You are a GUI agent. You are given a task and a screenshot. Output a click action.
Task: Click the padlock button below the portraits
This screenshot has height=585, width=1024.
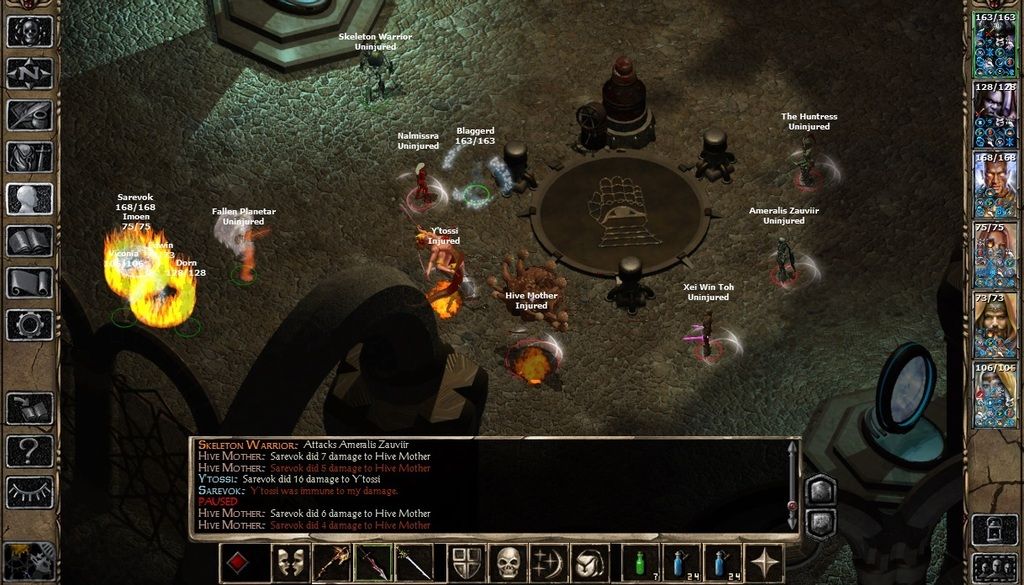pos(994,526)
